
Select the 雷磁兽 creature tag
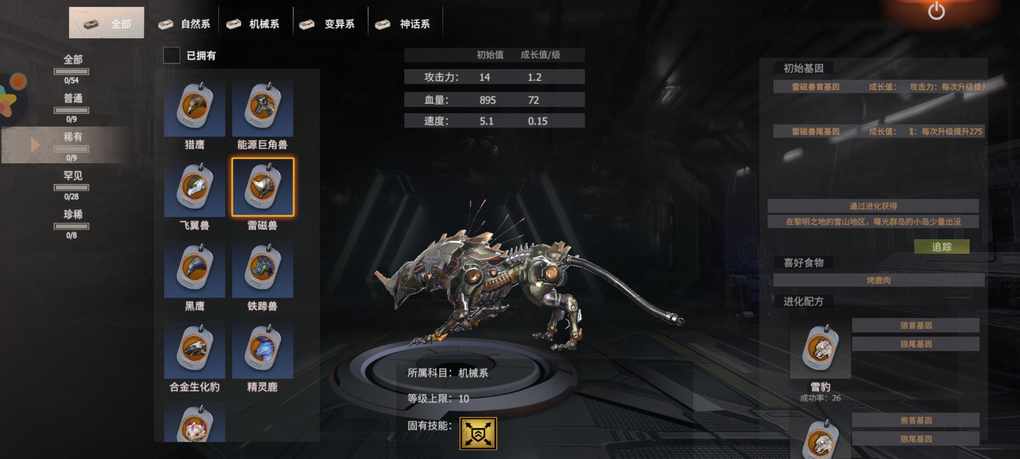point(262,188)
